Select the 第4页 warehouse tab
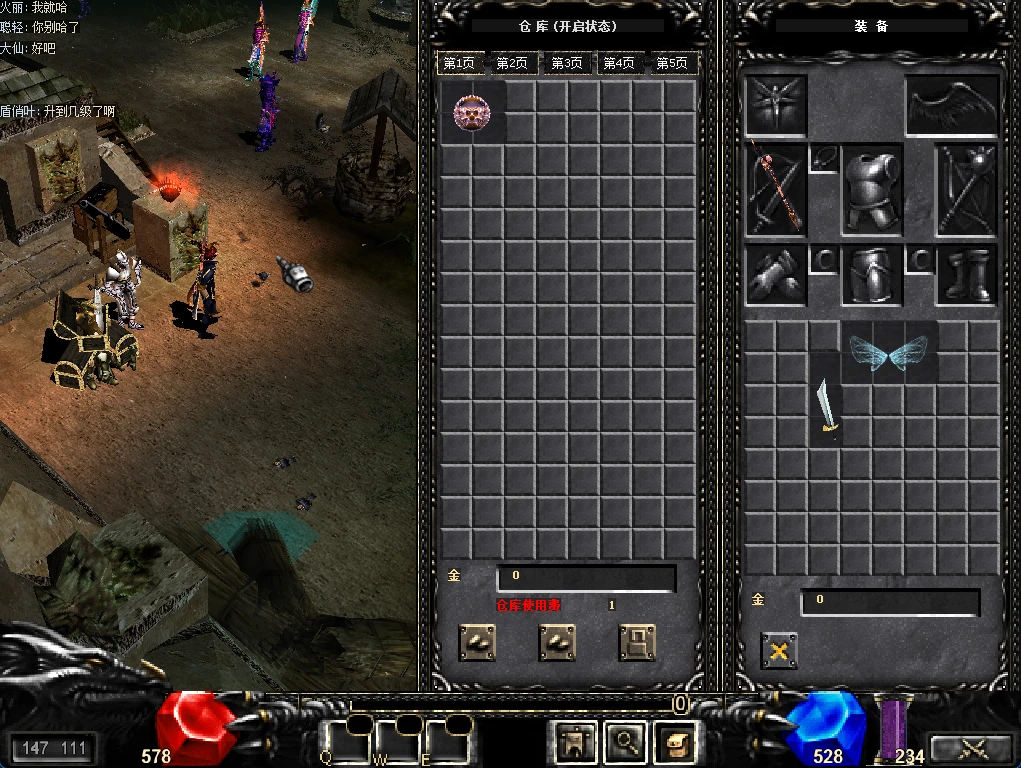1021x768 pixels. (x=618, y=63)
